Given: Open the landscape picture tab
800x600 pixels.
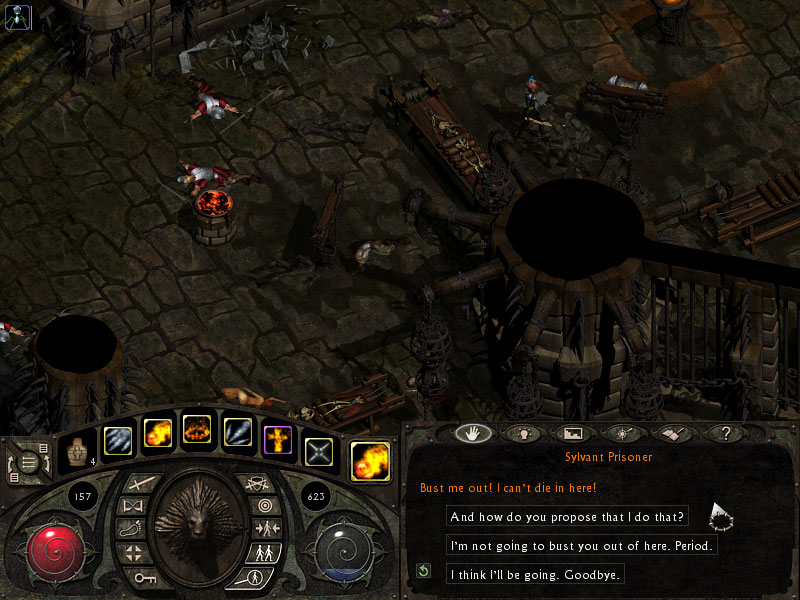Looking at the screenshot, I should click(x=572, y=434).
